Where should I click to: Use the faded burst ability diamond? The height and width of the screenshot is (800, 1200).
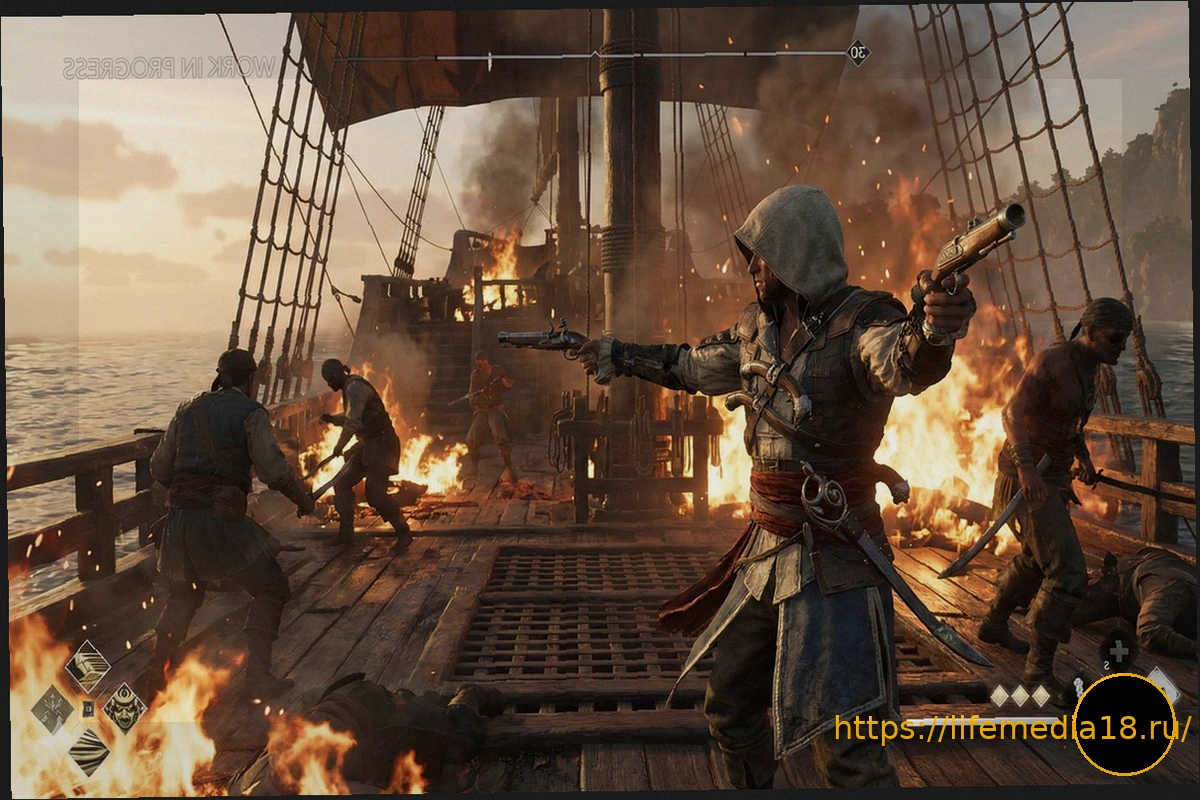click(x=52, y=709)
